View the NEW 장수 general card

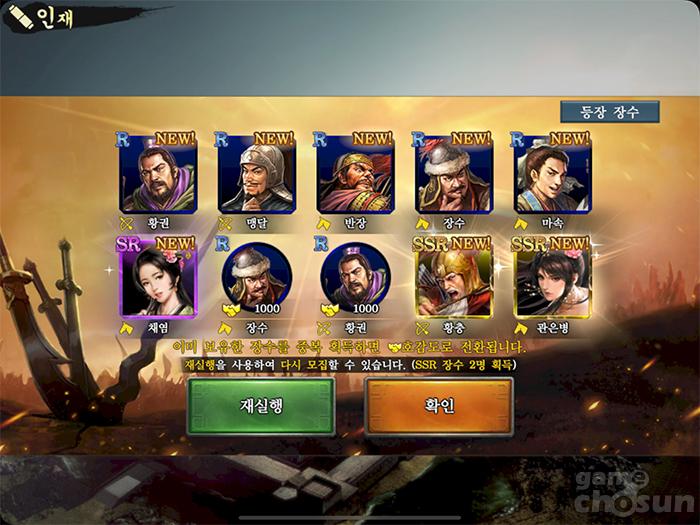[x=454, y=173]
